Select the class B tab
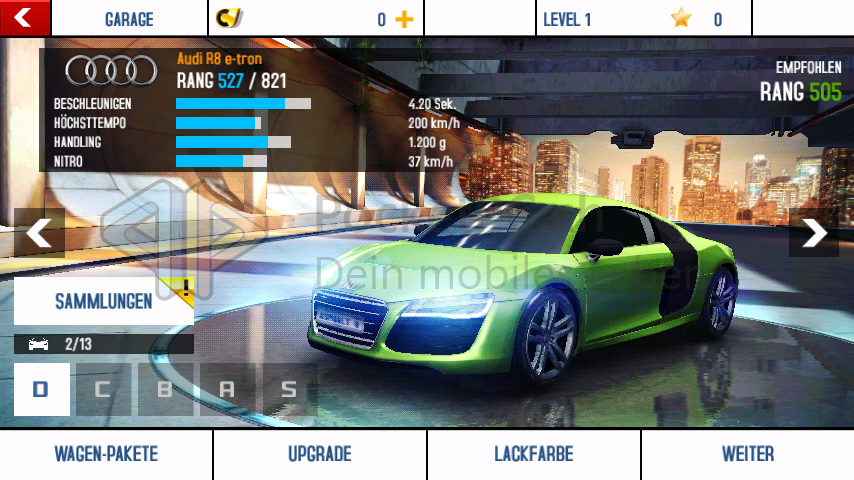The image size is (854, 480). pyautogui.click(x=165, y=389)
